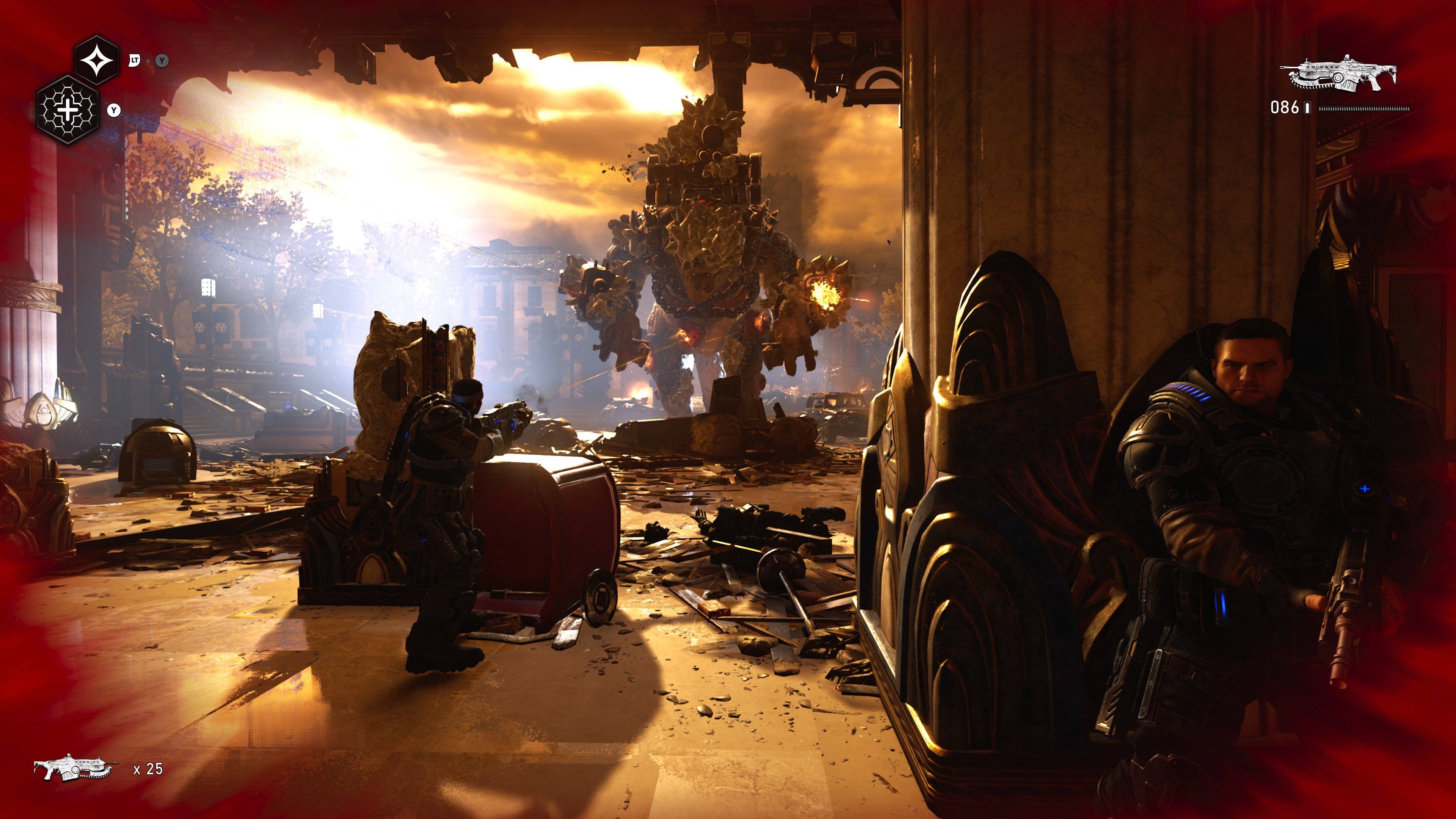Image resolution: width=1456 pixels, height=819 pixels.
Task: Click the LT trigger button prompt
Action: click(135, 61)
